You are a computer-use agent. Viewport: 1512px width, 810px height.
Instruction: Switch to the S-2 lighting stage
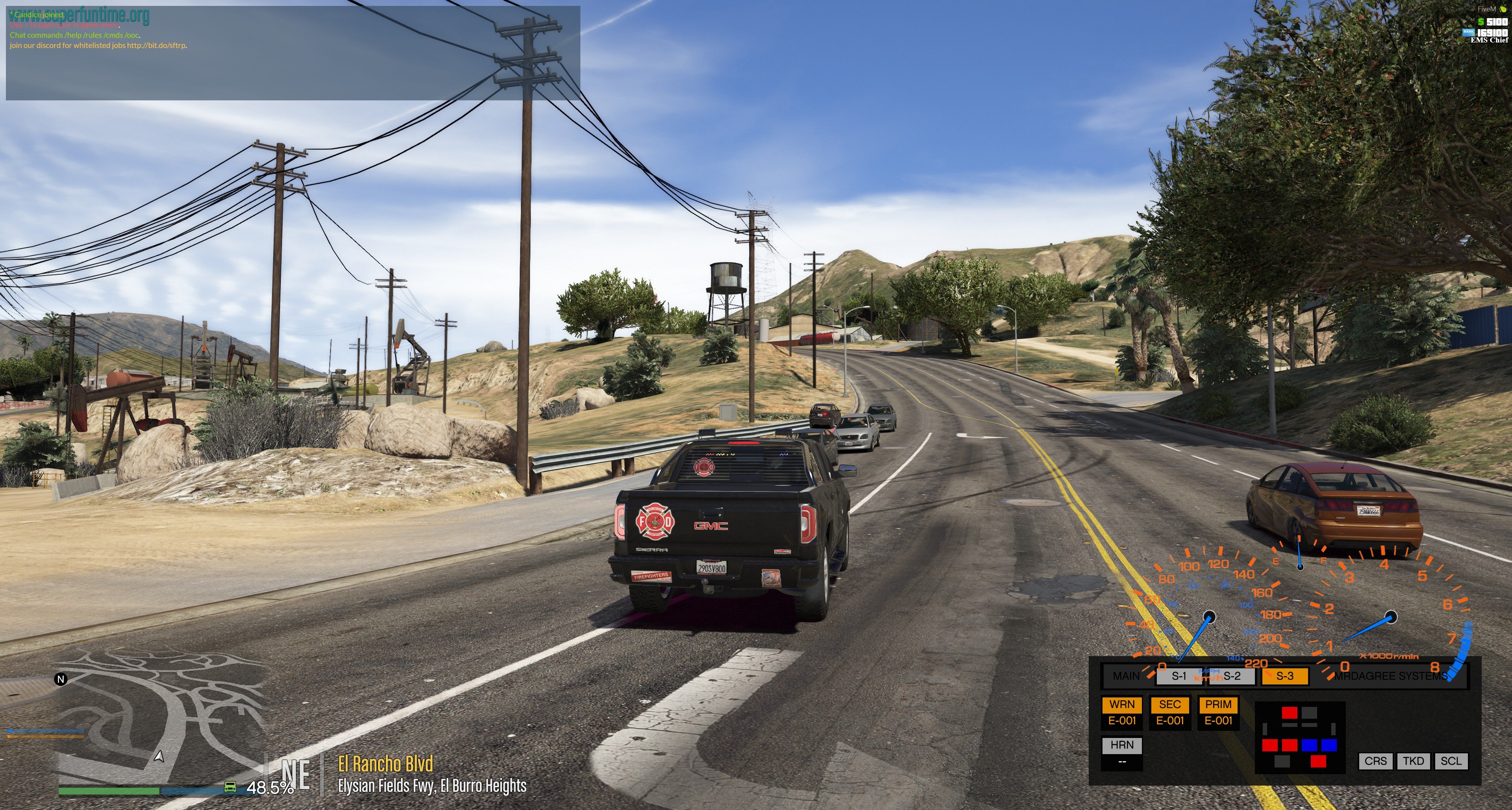[x=1231, y=676]
